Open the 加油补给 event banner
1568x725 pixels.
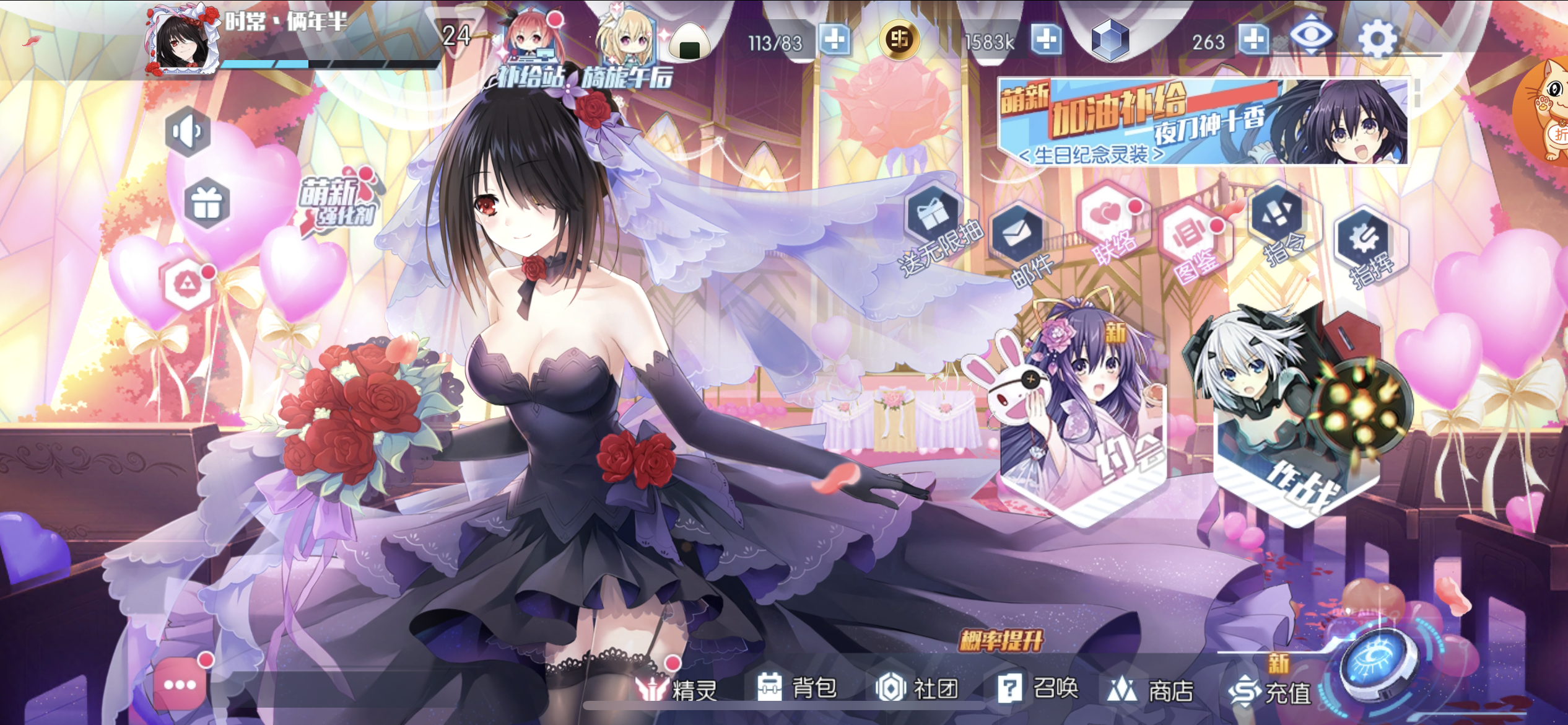(1203, 121)
